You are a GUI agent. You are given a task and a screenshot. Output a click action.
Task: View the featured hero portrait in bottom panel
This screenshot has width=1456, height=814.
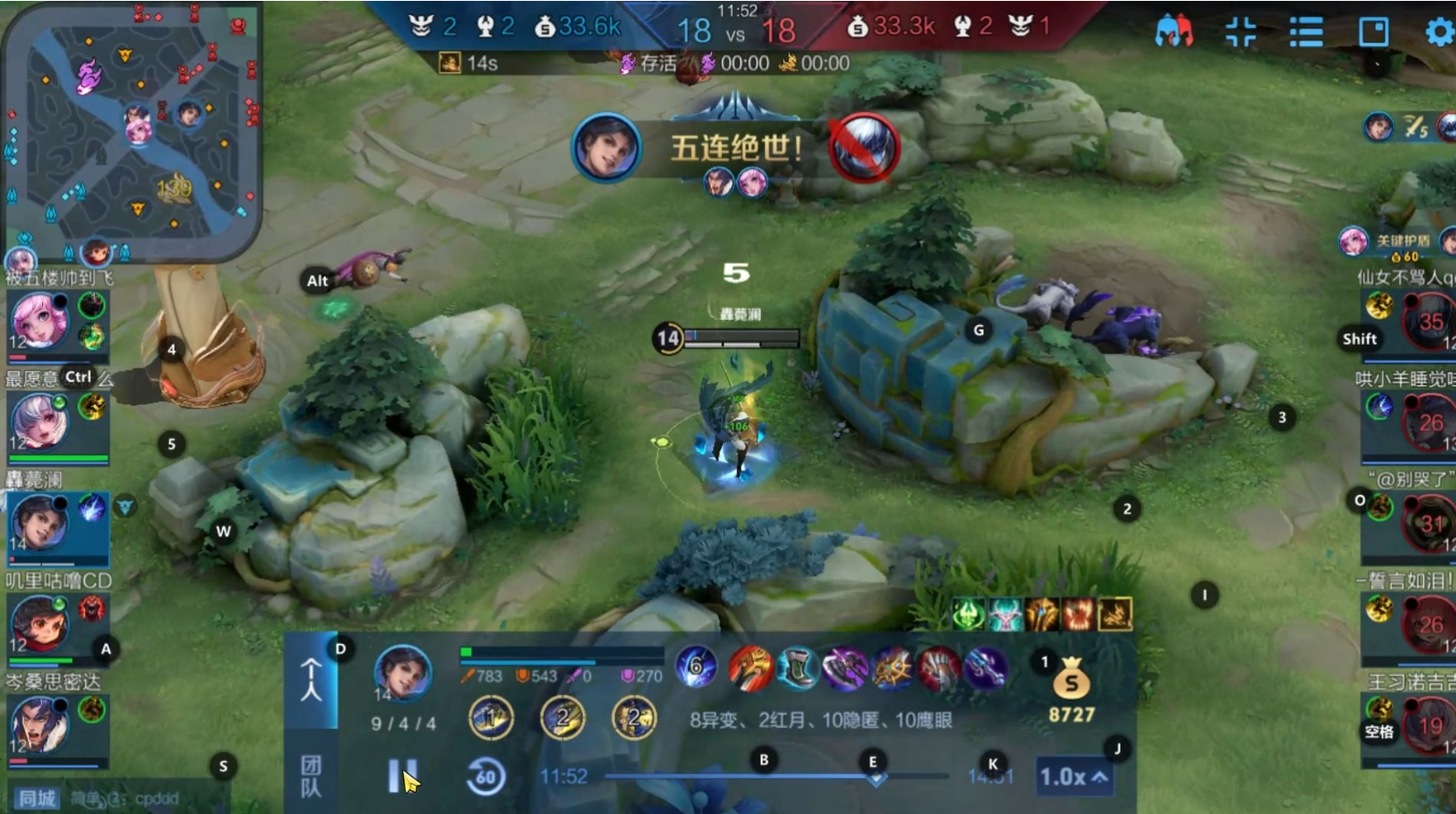pyautogui.click(x=402, y=671)
